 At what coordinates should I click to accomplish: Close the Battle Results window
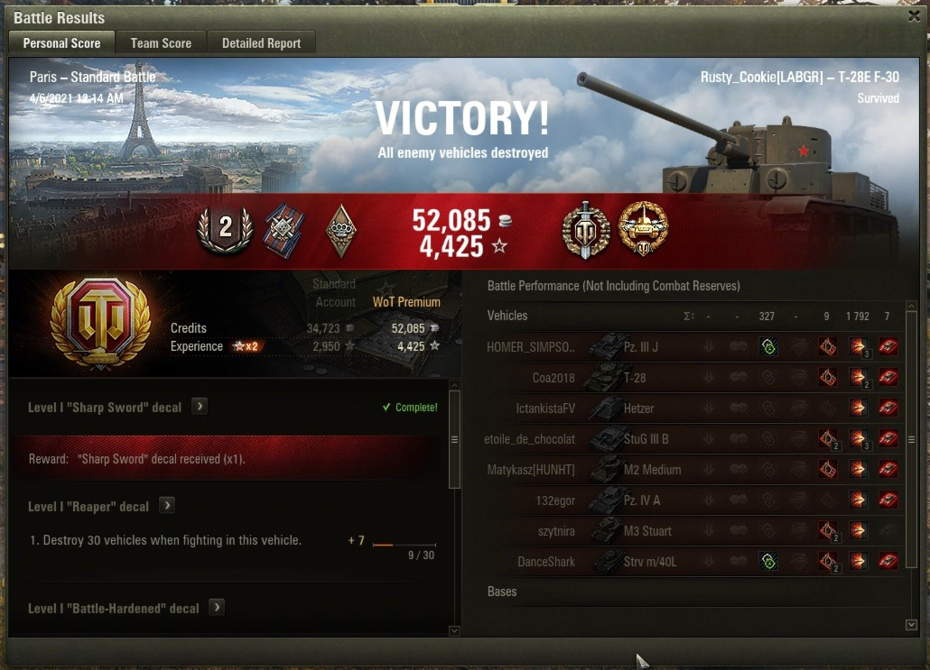(x=914, y=16)
